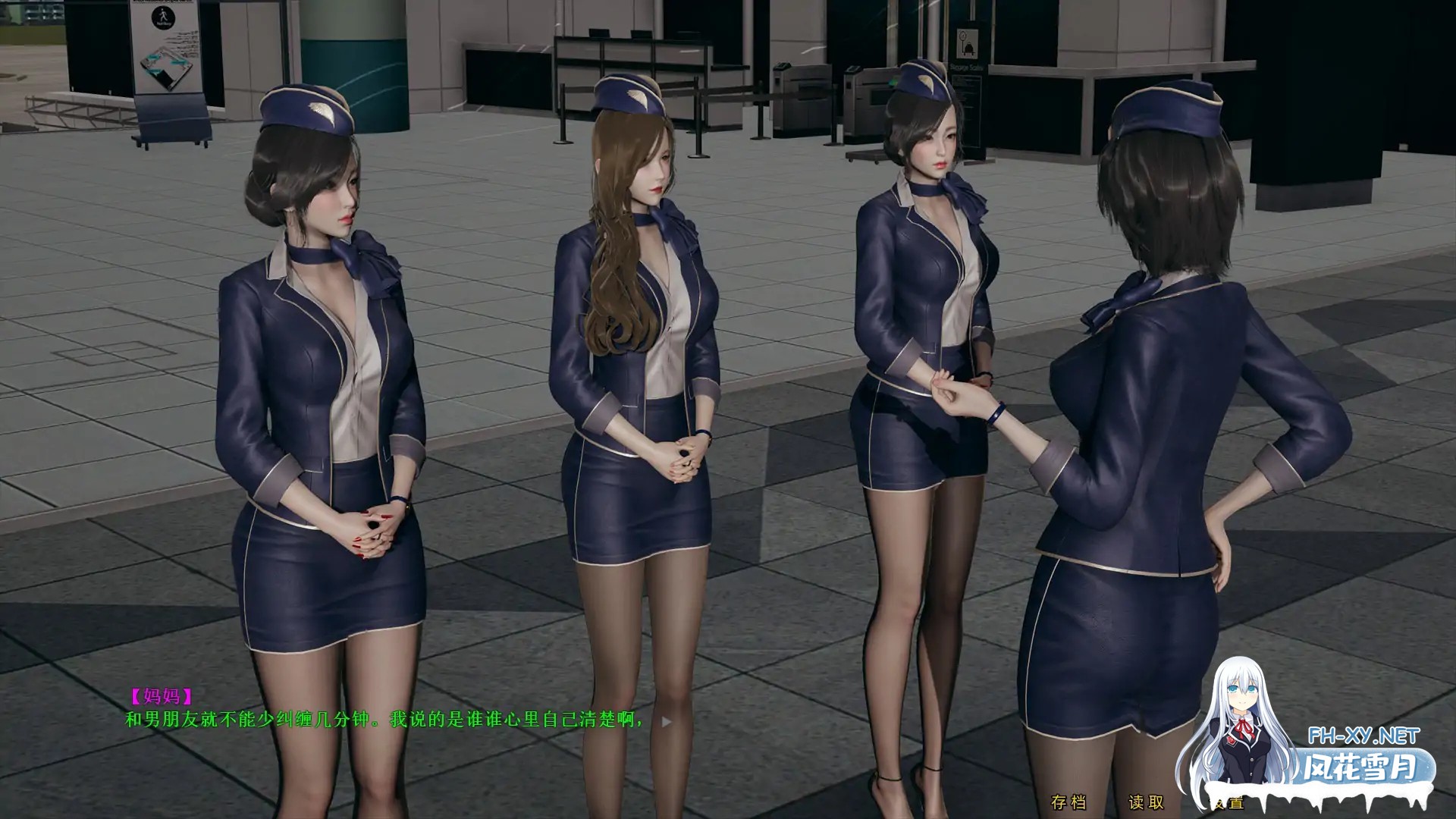
Task: Select the leftmost stewardess character
Action: point(326,379)
